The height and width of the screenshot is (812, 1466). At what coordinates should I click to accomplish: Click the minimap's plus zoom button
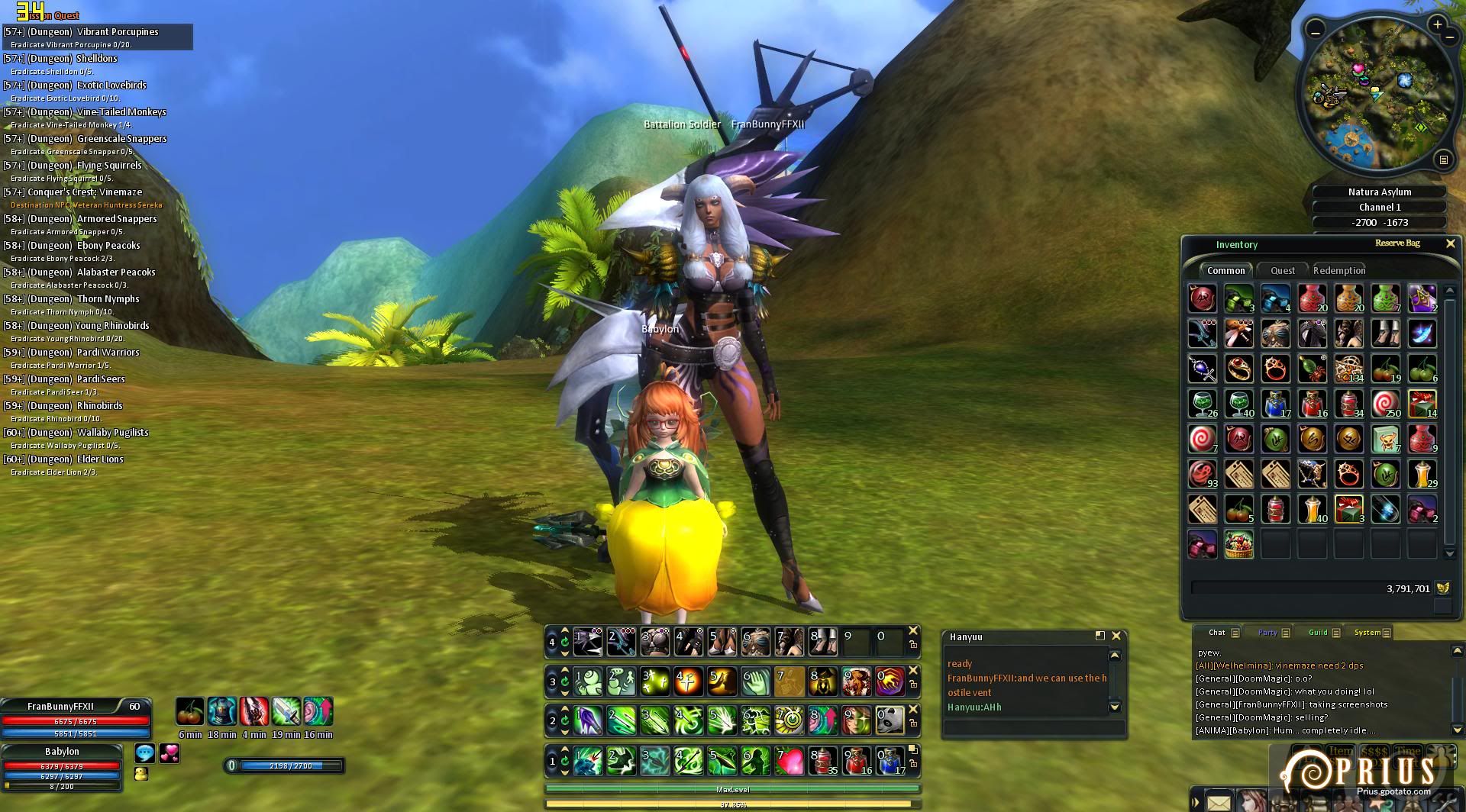(1438, 24)
